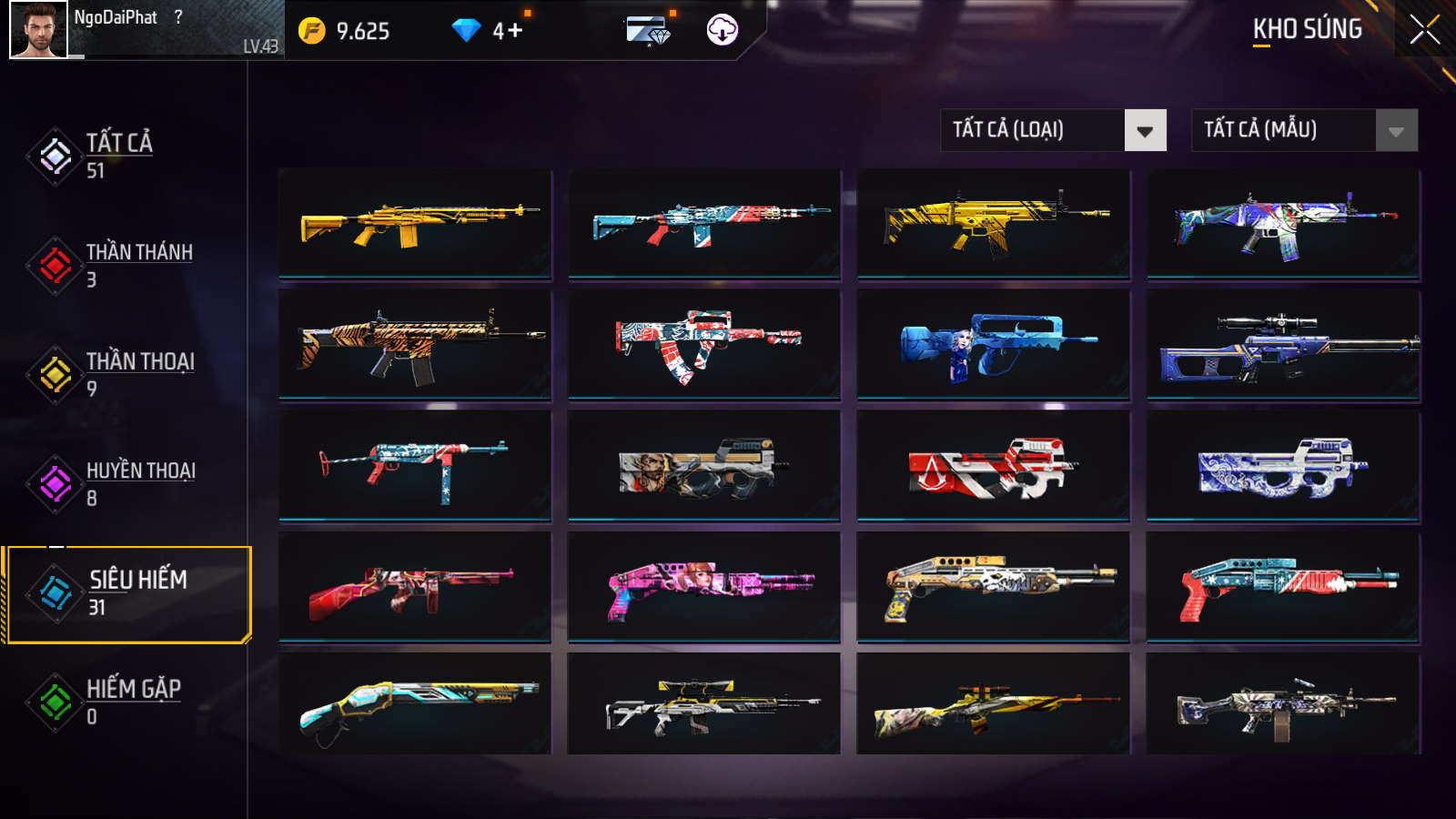This screenshot has width=1456, height=819.
Task: Choose the pink anime girl shotgun skin
Action: pos(703,587)
